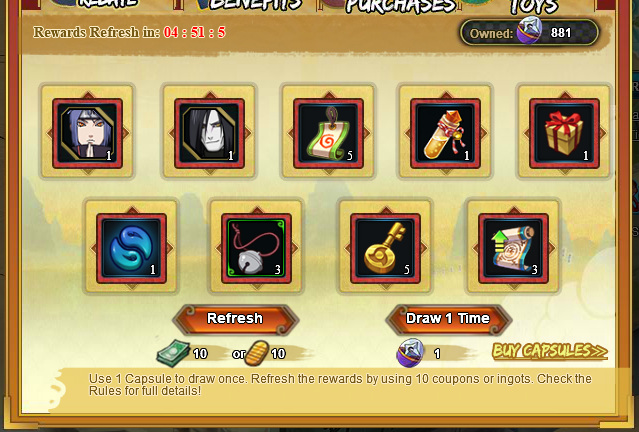Viewport: 639px width, 432px height.
Task: Refresh the reward list
Action: [x=235, y=319]
